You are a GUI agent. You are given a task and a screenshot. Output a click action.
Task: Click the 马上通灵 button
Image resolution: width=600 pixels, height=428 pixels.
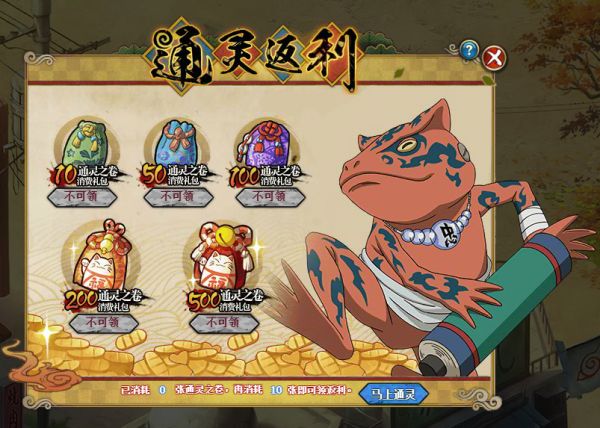point(394,393)
